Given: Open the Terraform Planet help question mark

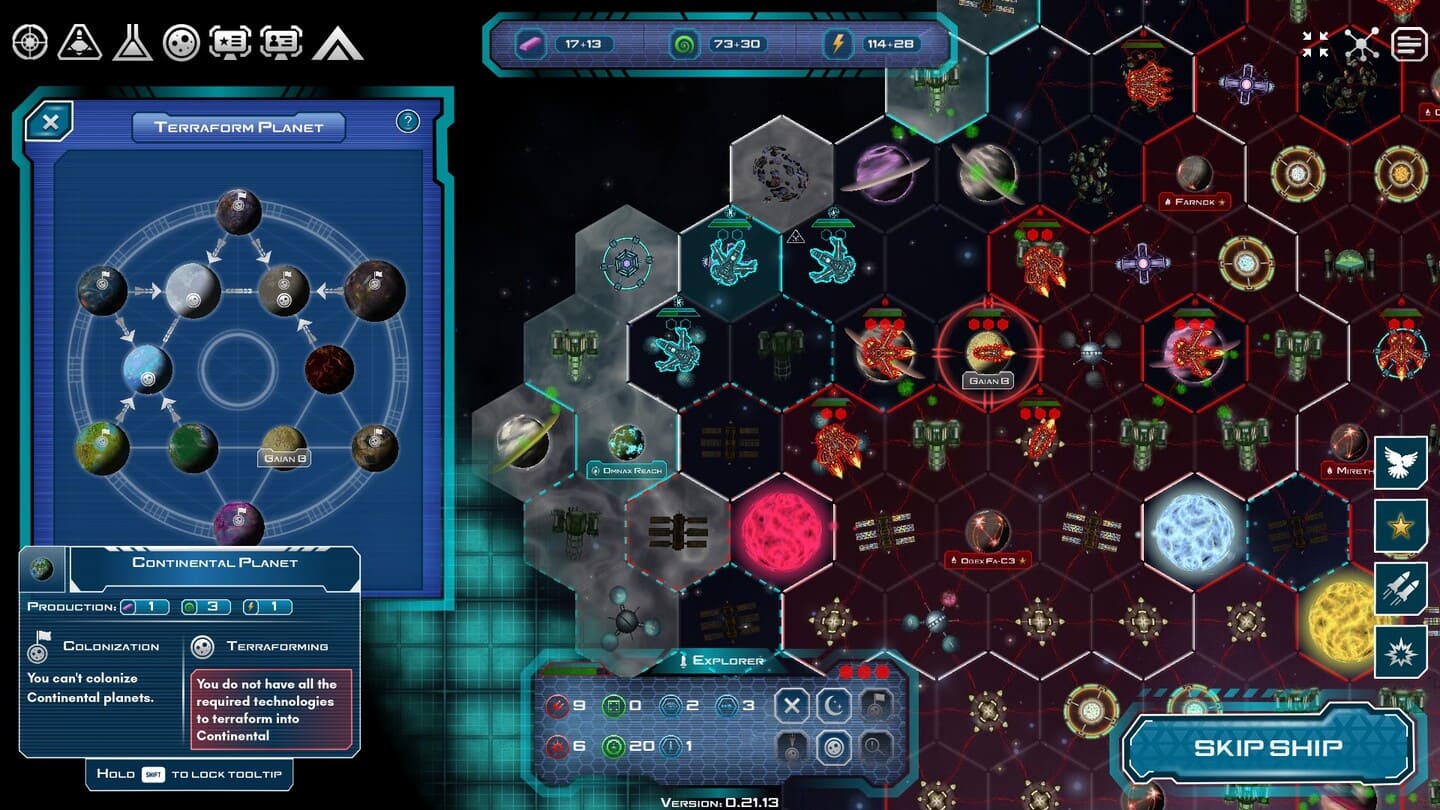Looking at the screenshot, I should [407, 122].
